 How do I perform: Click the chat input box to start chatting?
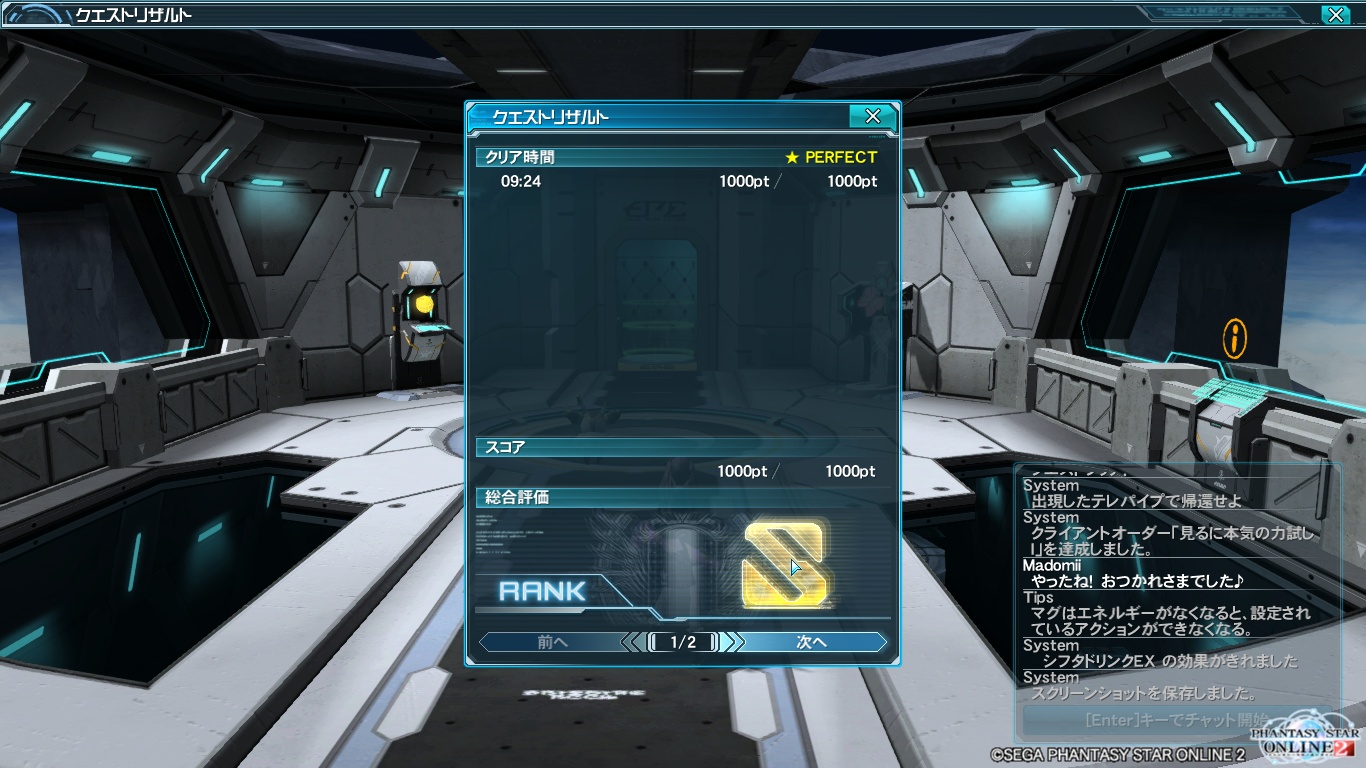pos(1150,719)
